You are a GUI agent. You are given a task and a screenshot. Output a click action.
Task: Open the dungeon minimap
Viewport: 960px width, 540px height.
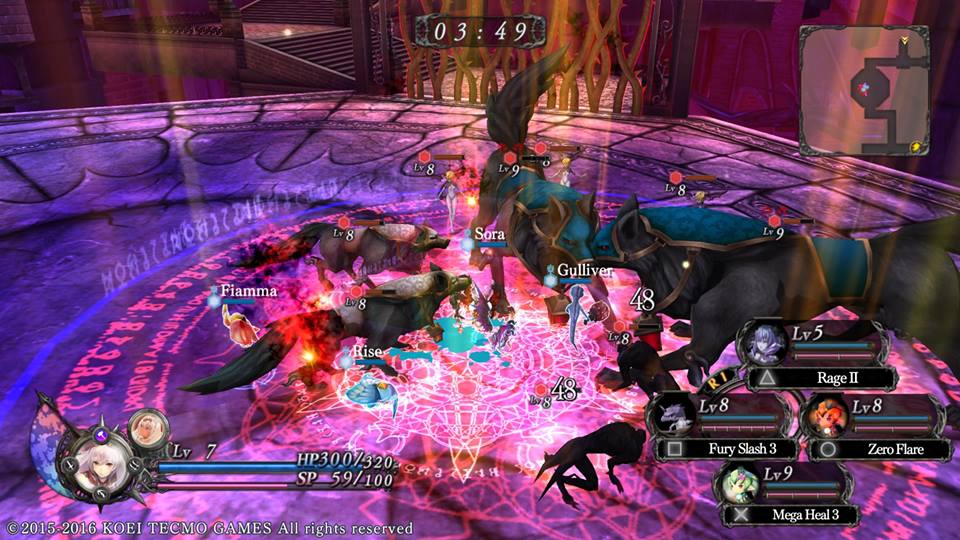(x=863, y=89)
